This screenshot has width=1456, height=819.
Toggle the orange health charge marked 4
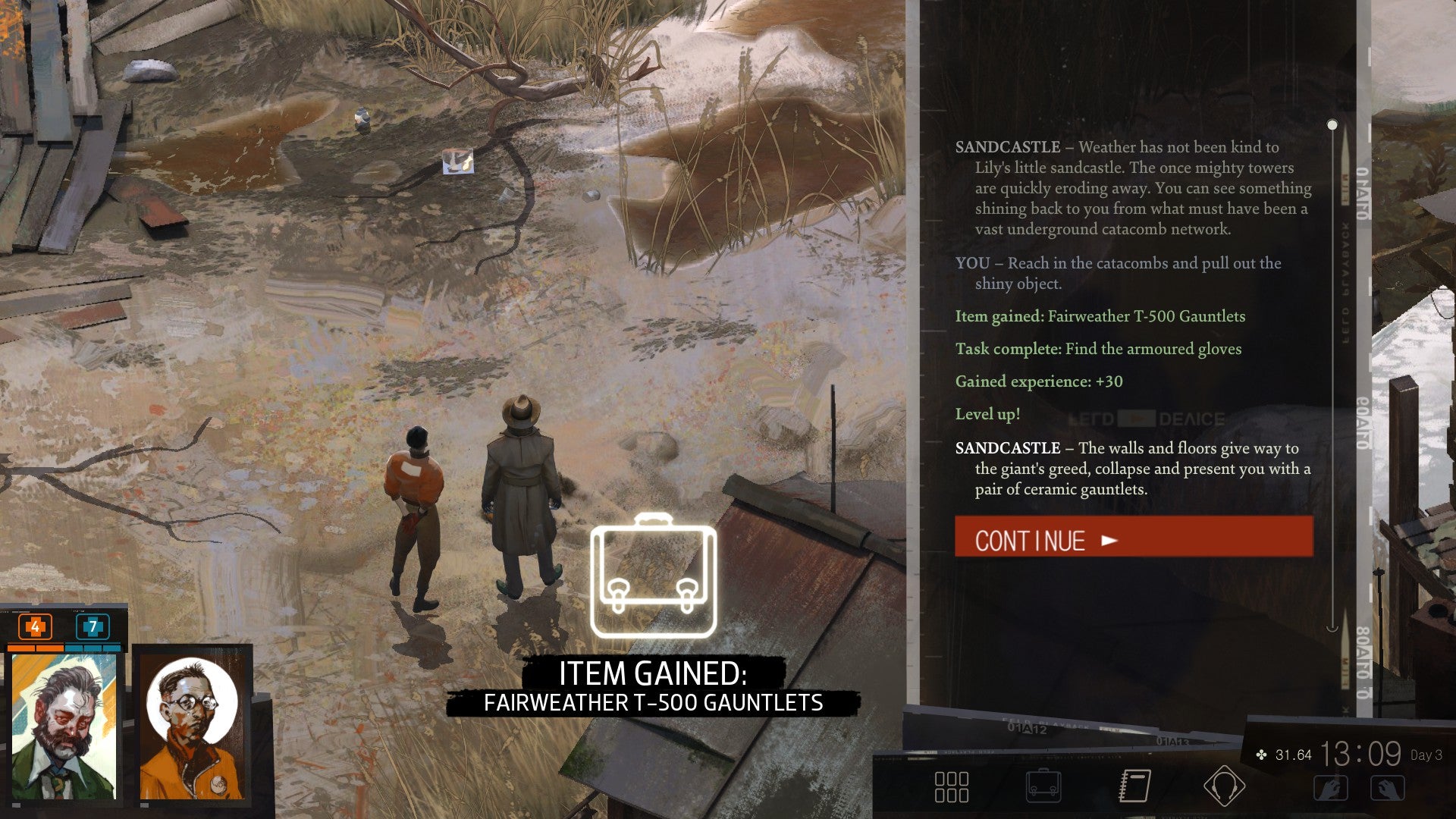click(x=34, y=628)
